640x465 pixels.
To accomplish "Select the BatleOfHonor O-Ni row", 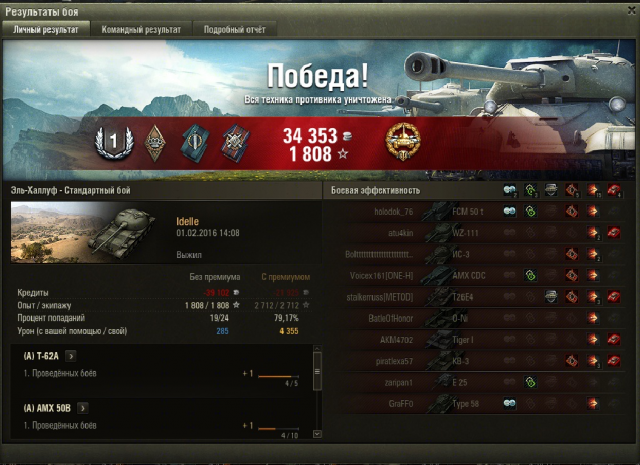I will point(480,318).
